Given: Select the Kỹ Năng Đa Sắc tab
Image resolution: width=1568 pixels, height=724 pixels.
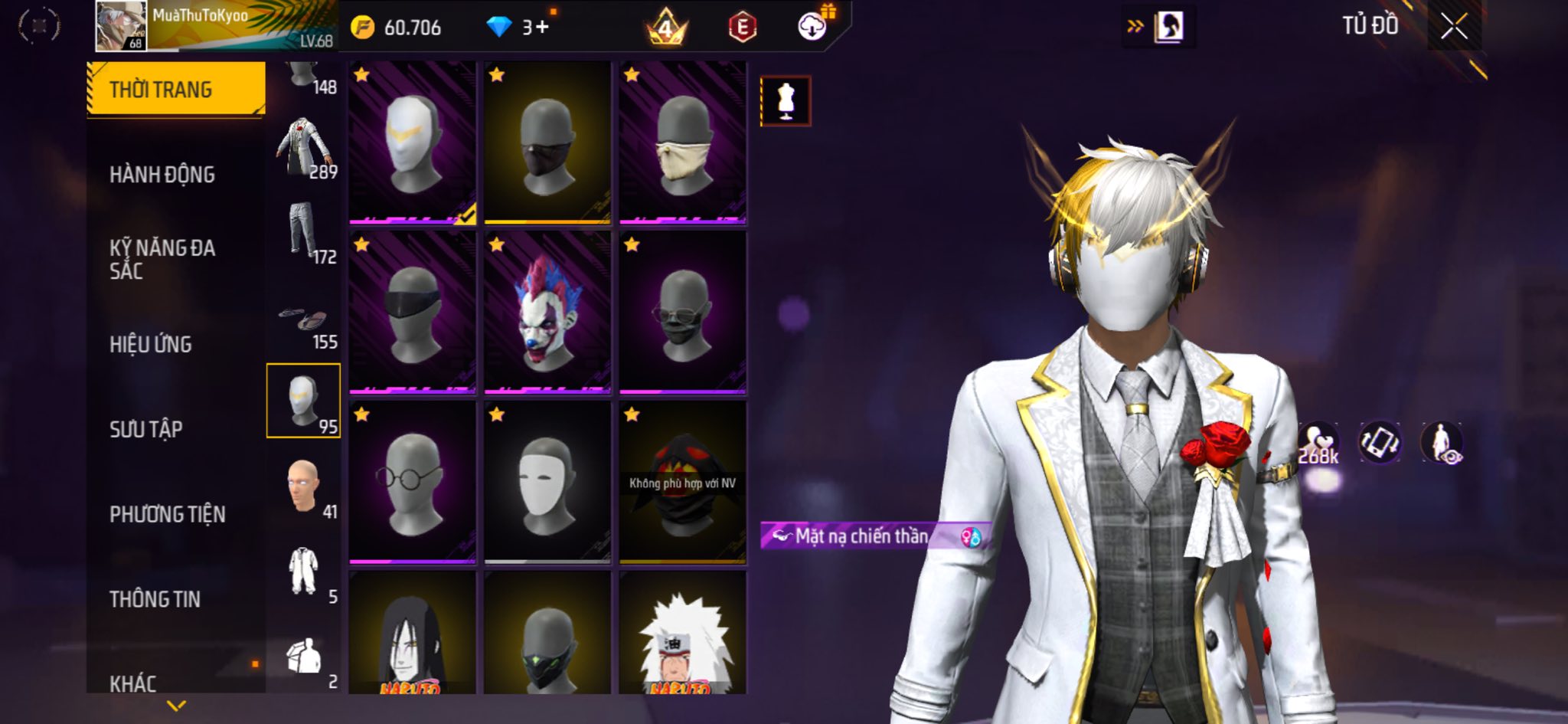Looking at the screenshot, I should point(162,259).
